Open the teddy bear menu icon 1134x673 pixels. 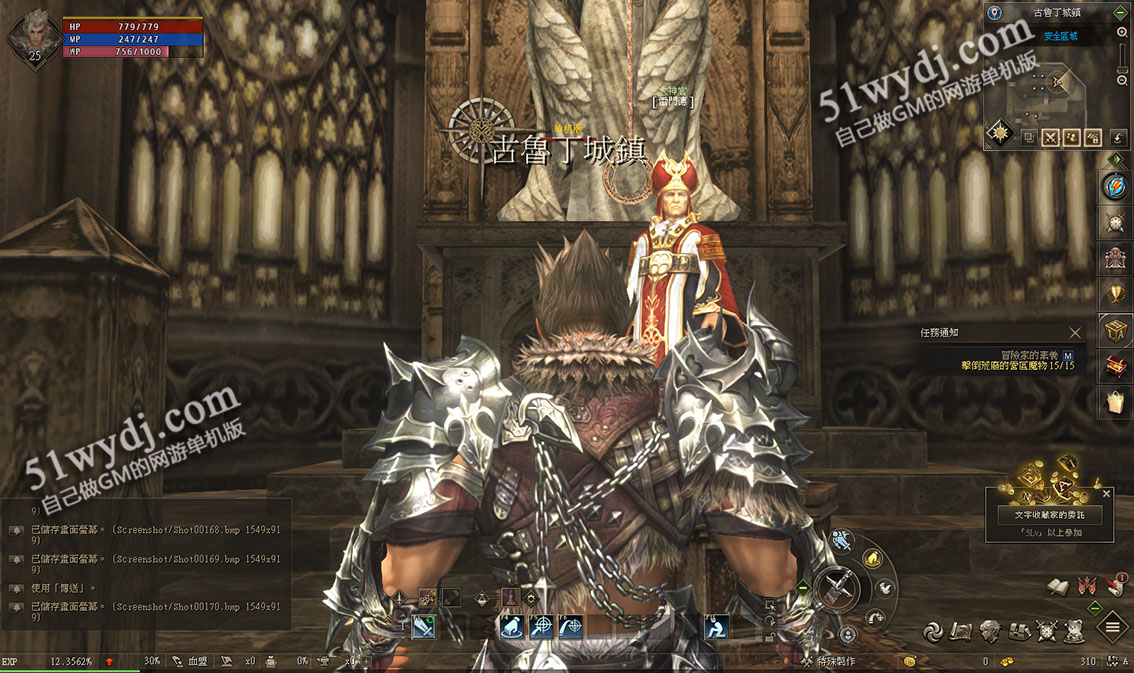(x=1073, y=630)
